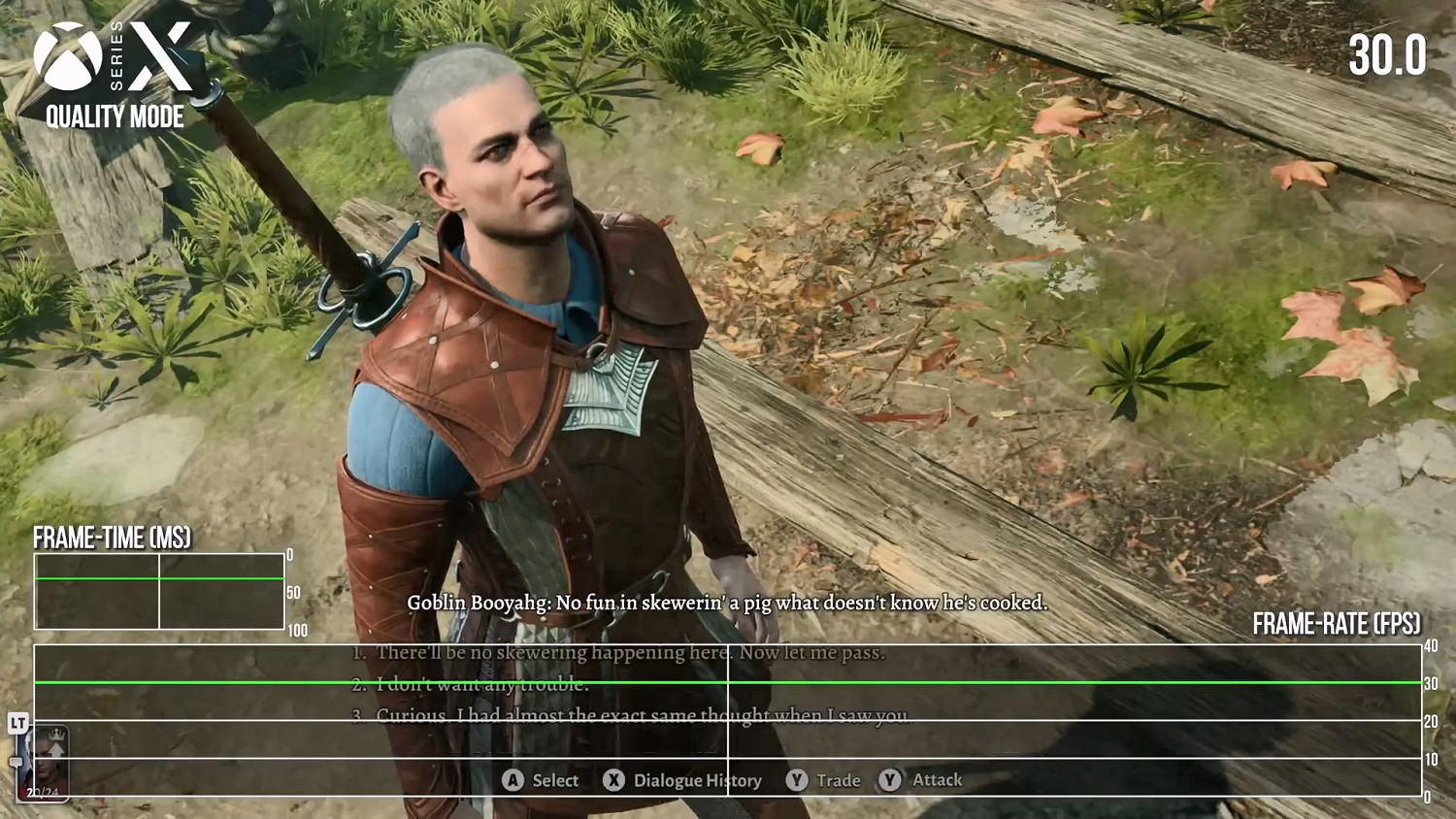The image size is (1456, 819).
Task: Select the A button prompt icon
Action: click(x=512, y=780)
